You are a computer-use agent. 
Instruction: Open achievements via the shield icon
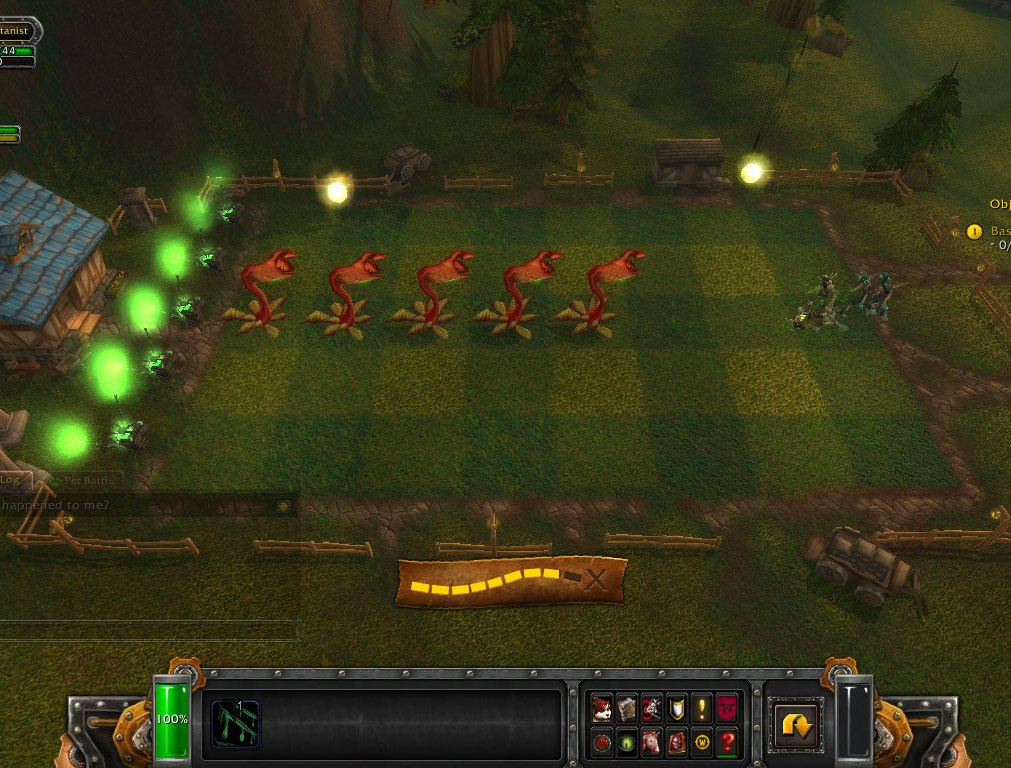click(x=677, y=708)
